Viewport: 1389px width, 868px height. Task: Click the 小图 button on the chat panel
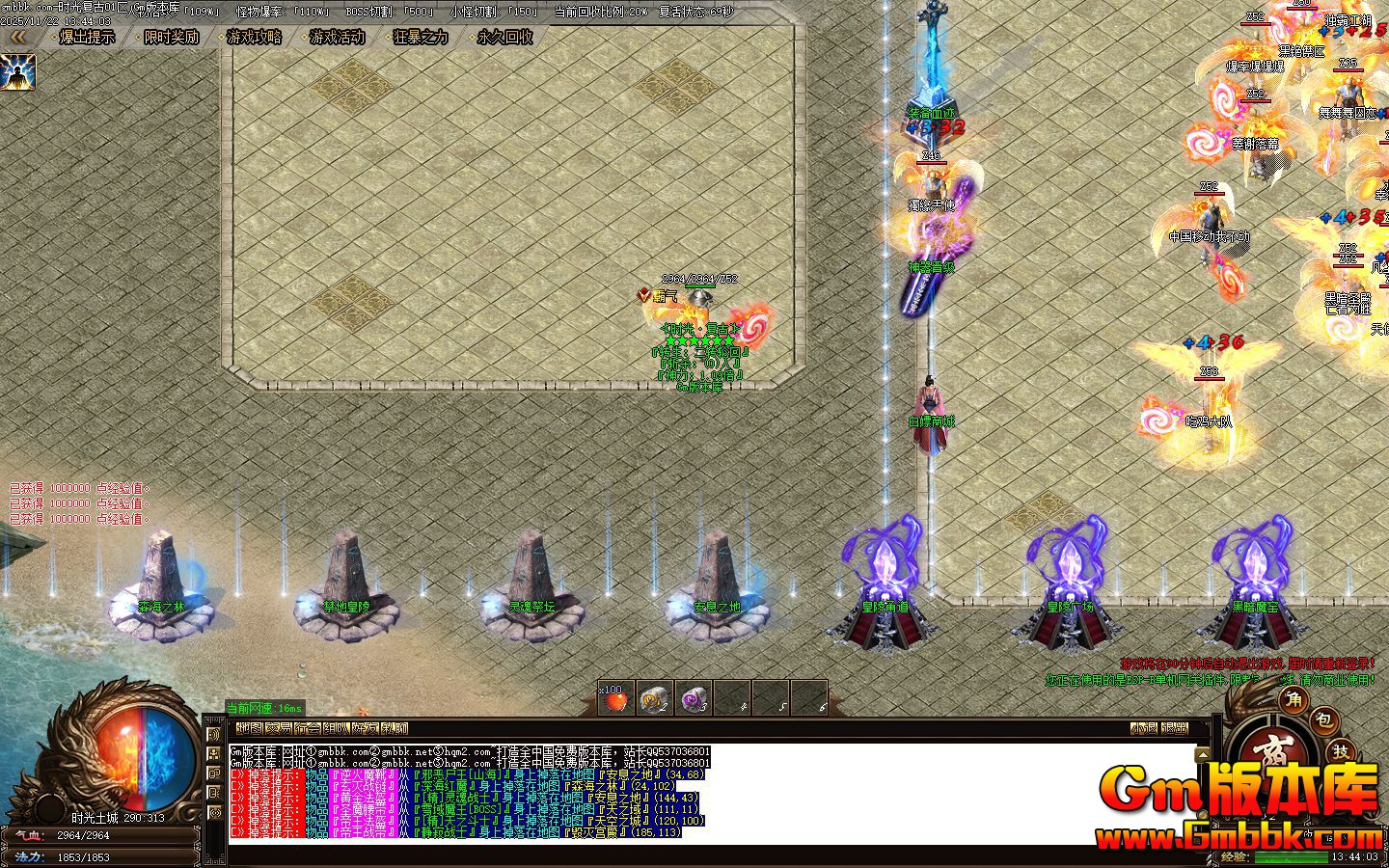pyautogui.click(x=1144, y=728)
